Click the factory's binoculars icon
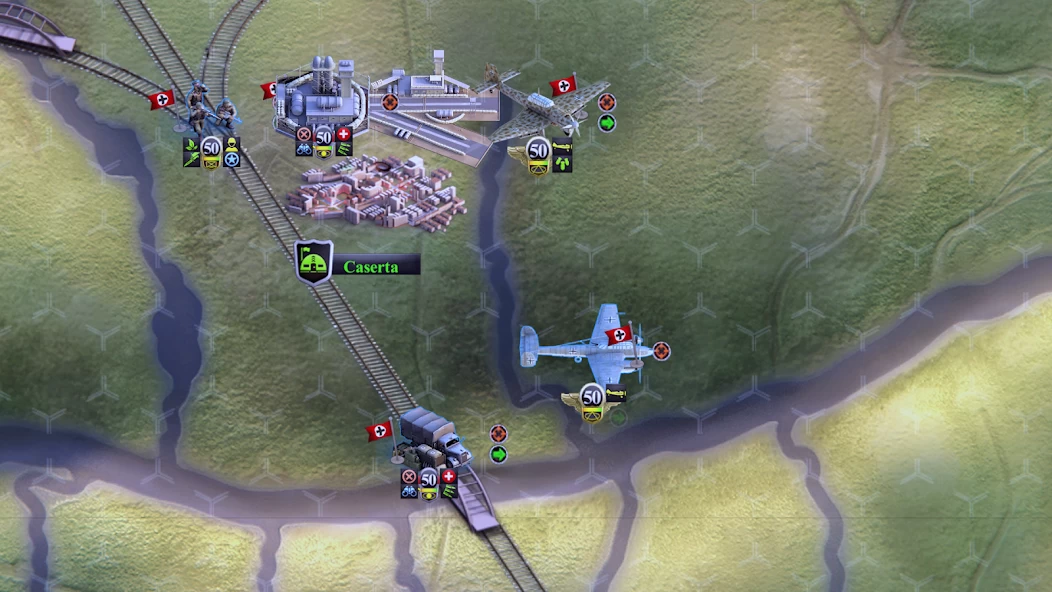 tap(304, 150)
